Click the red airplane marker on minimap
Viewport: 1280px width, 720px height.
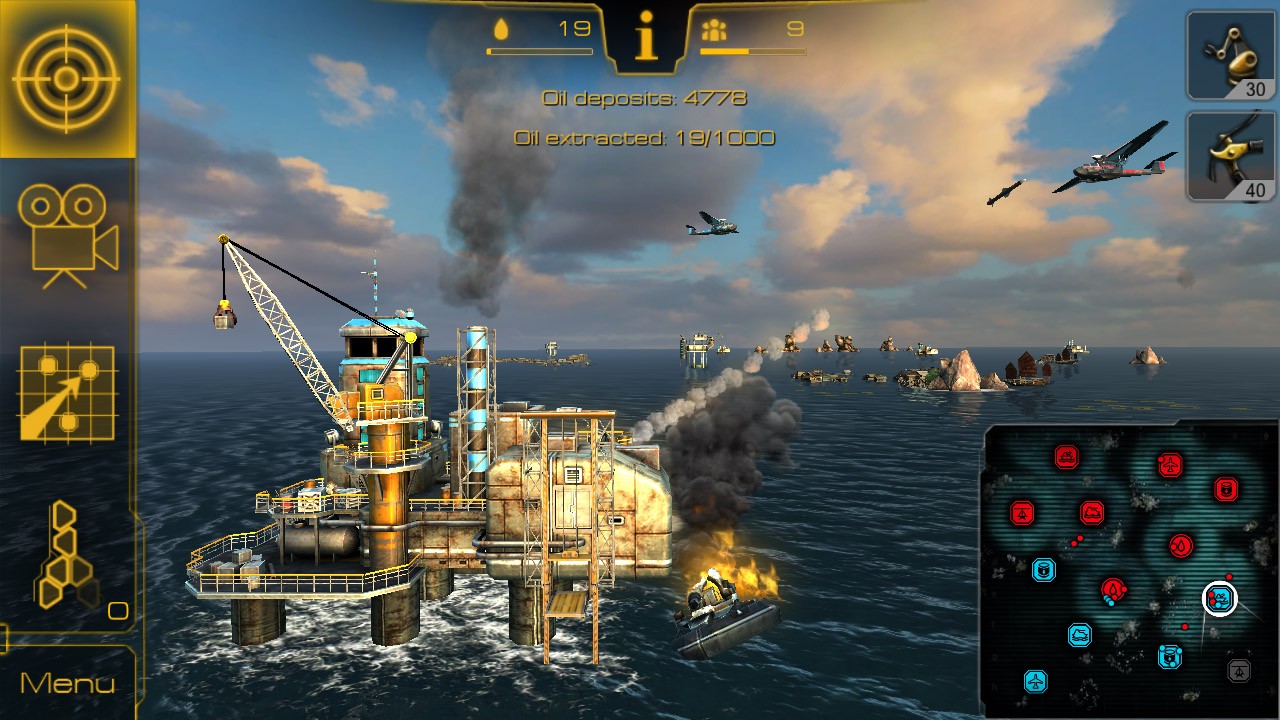click(1169, 465)
